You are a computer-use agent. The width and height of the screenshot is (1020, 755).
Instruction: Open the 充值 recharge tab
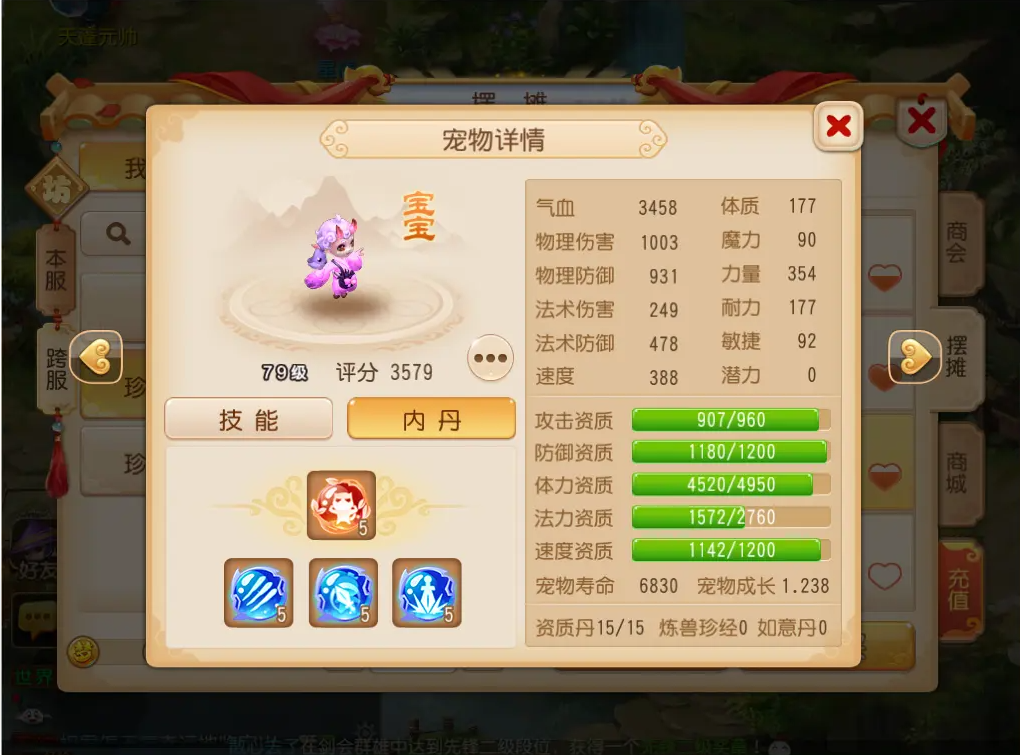click(x=960, y=591)
